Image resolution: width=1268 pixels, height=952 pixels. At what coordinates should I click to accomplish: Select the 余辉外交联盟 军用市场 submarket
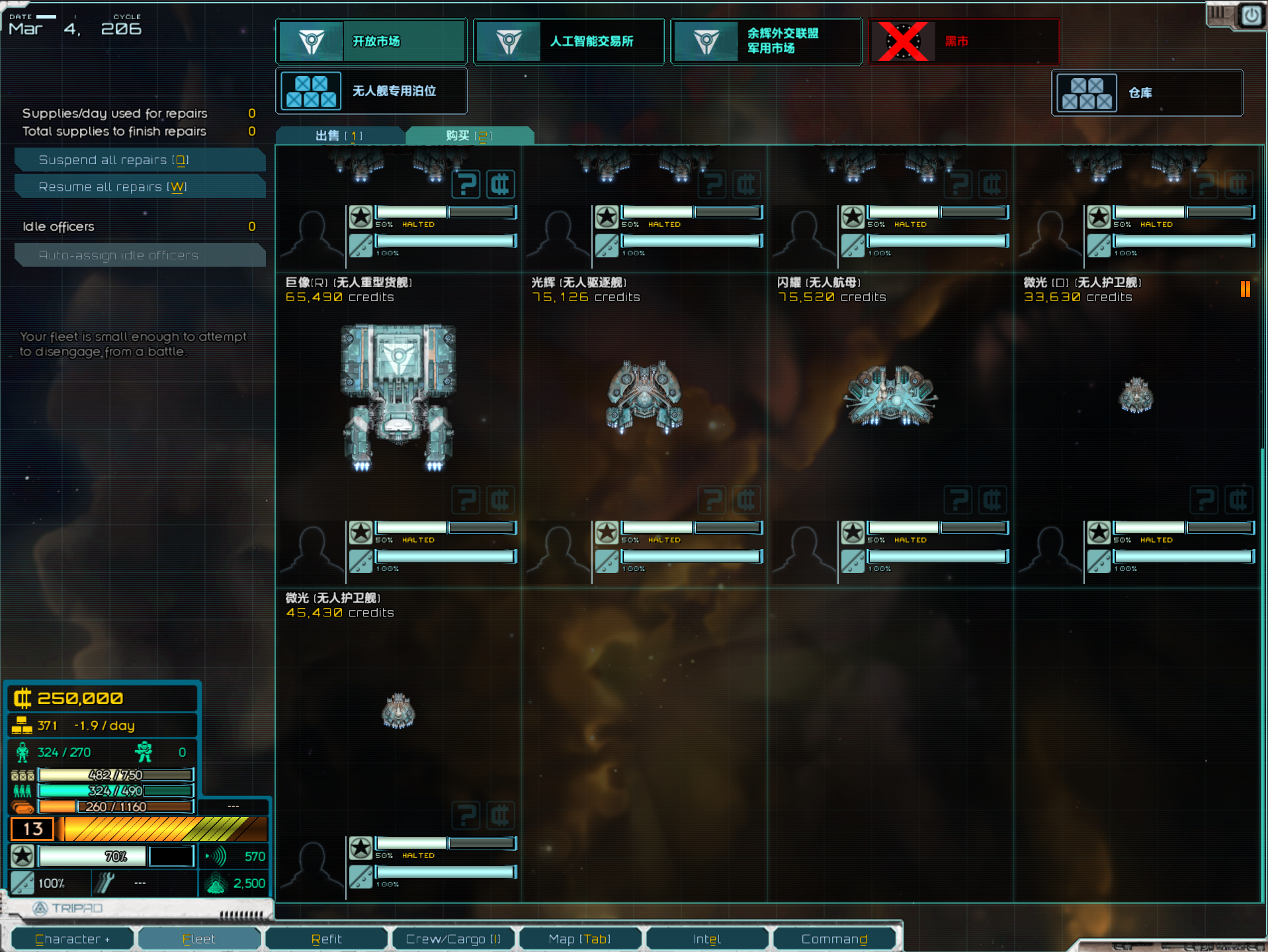coord(766,42)
